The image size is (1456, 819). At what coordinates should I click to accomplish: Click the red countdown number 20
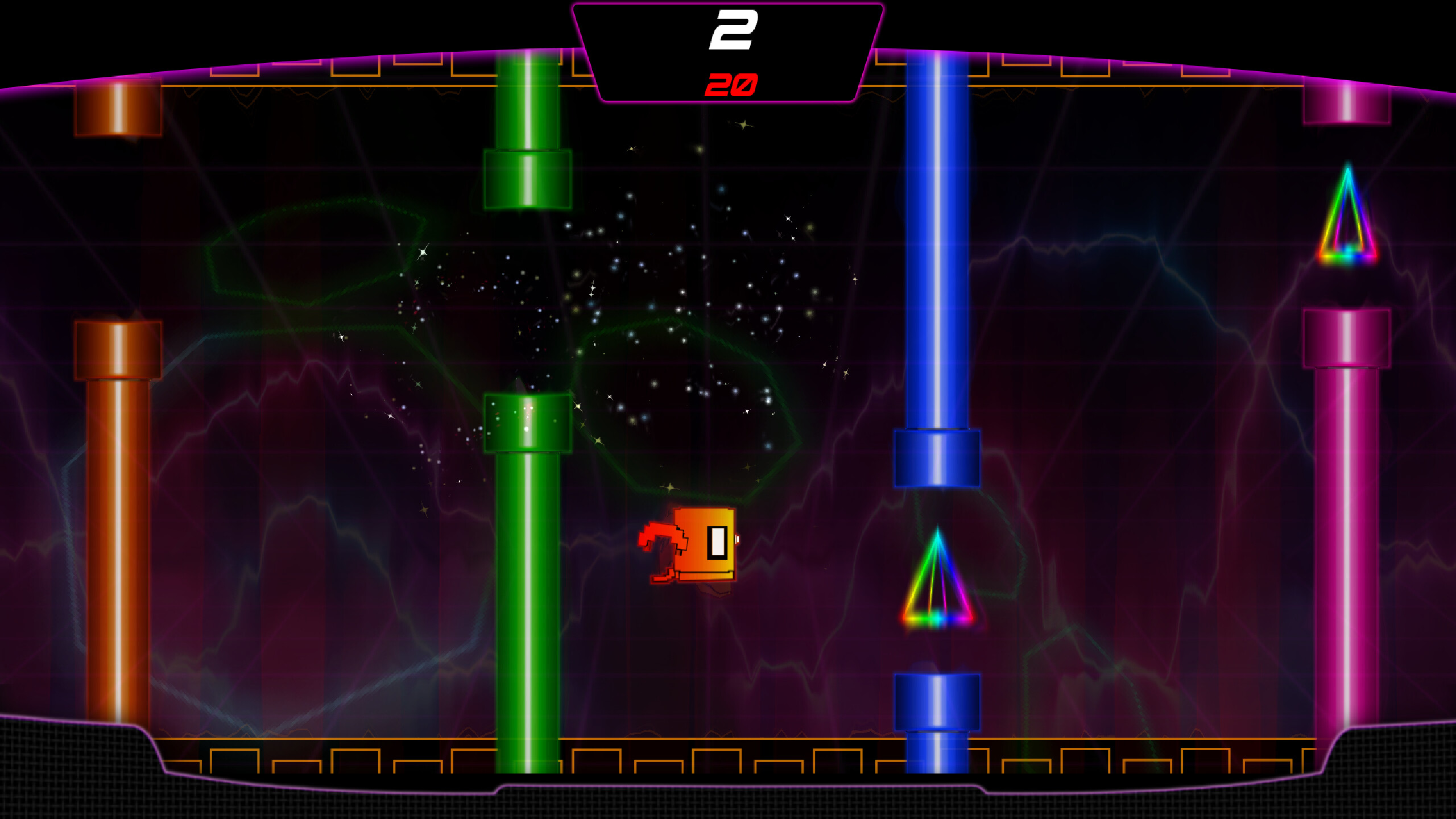click(x=731, y=85)
